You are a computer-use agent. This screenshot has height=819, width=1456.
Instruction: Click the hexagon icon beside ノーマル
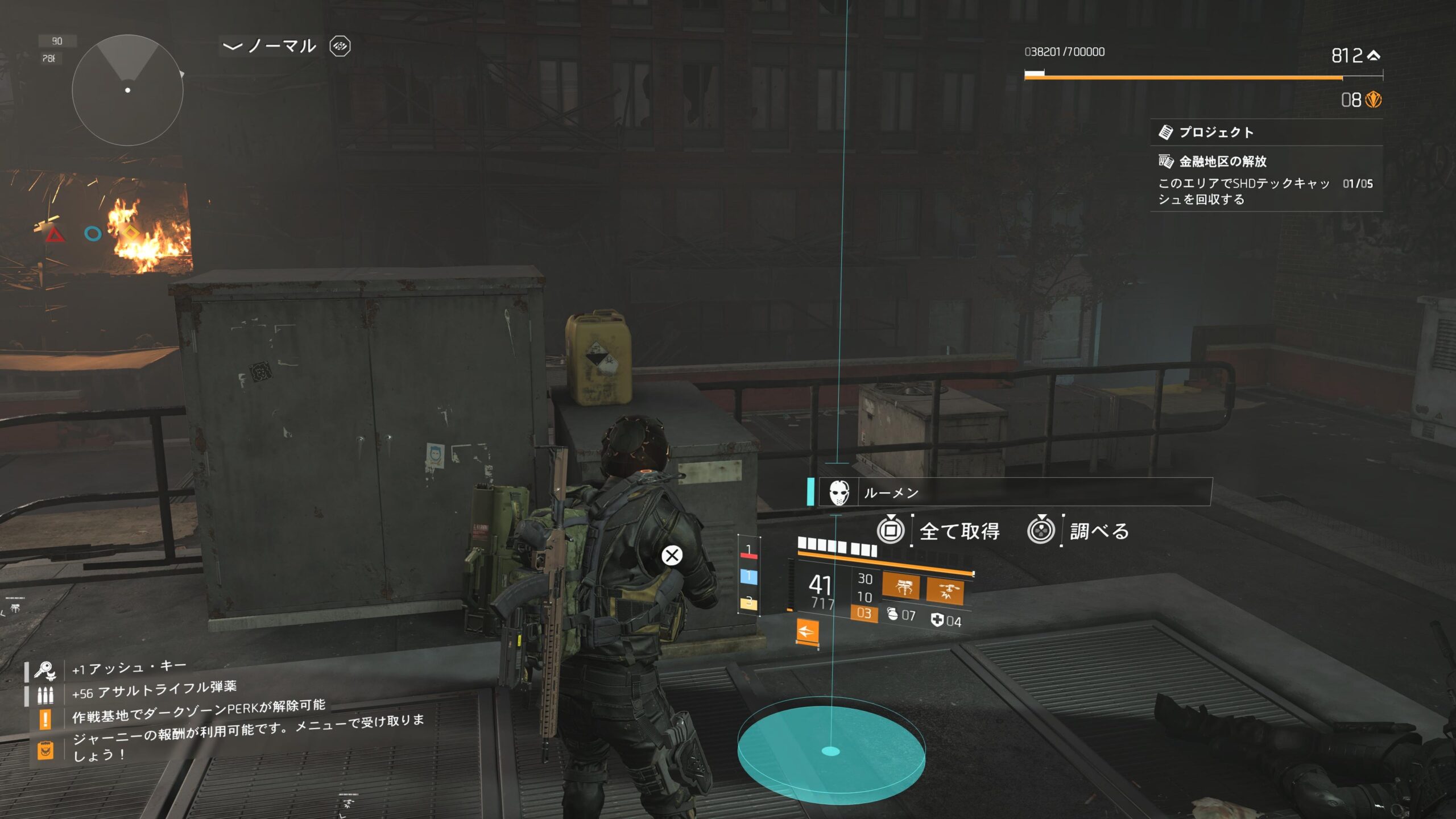[x=340, y=46]
